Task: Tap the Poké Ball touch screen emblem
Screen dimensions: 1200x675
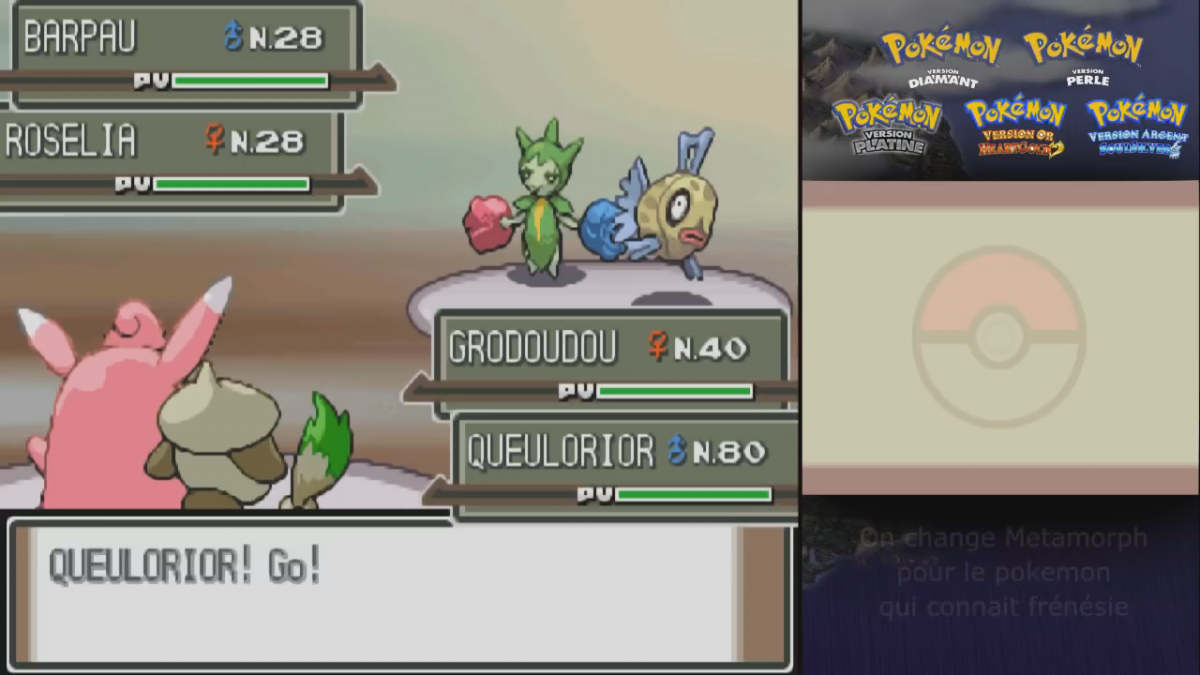Action: 999,336
